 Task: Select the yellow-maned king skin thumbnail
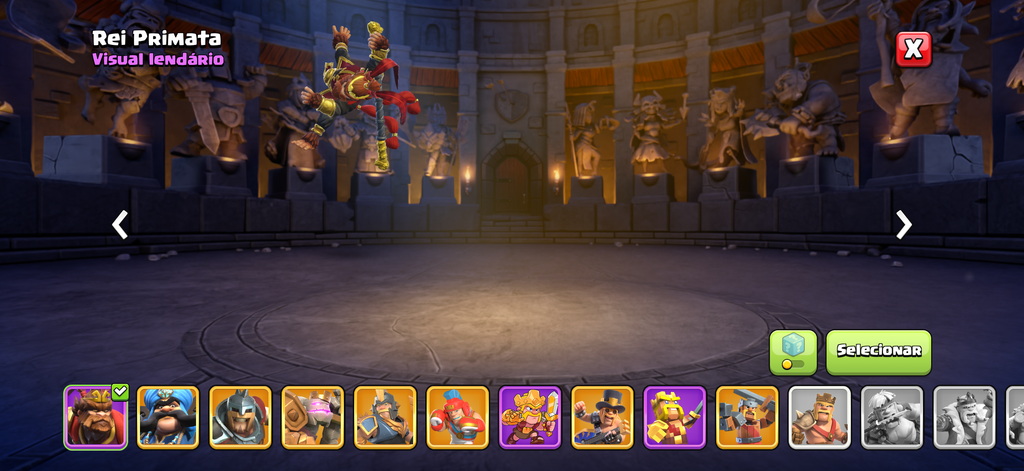[675, 417]
